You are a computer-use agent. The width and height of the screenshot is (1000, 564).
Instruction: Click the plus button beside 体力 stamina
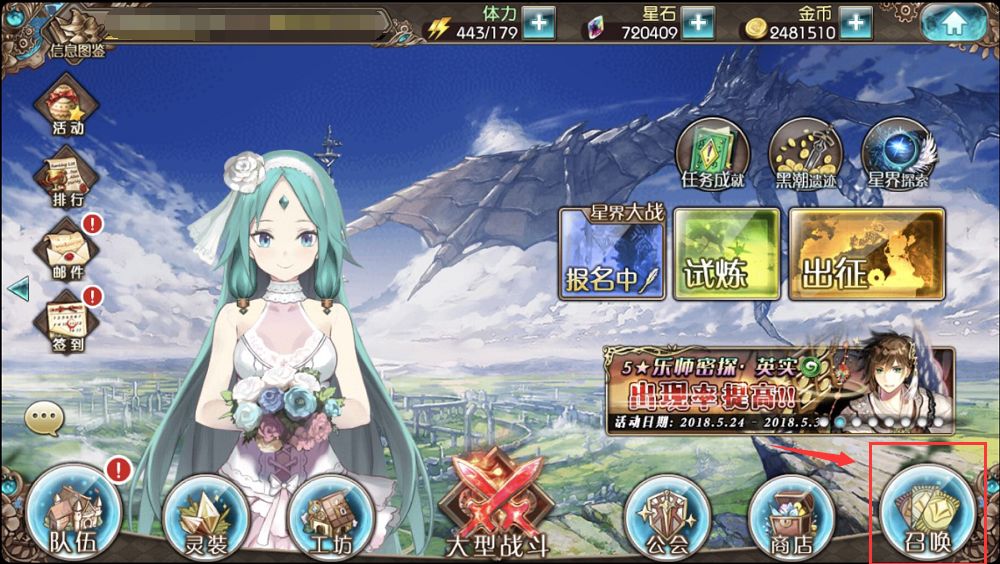pyautogui.click(x=539, y=23)
